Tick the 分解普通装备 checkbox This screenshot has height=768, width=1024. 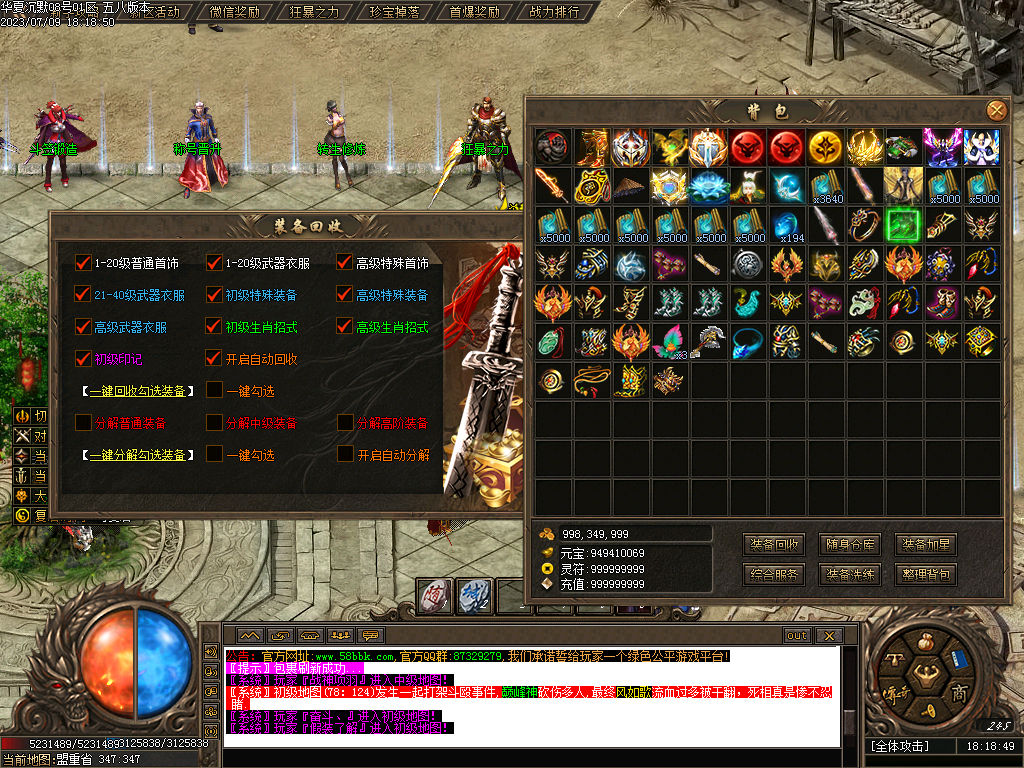pos(83,422)
